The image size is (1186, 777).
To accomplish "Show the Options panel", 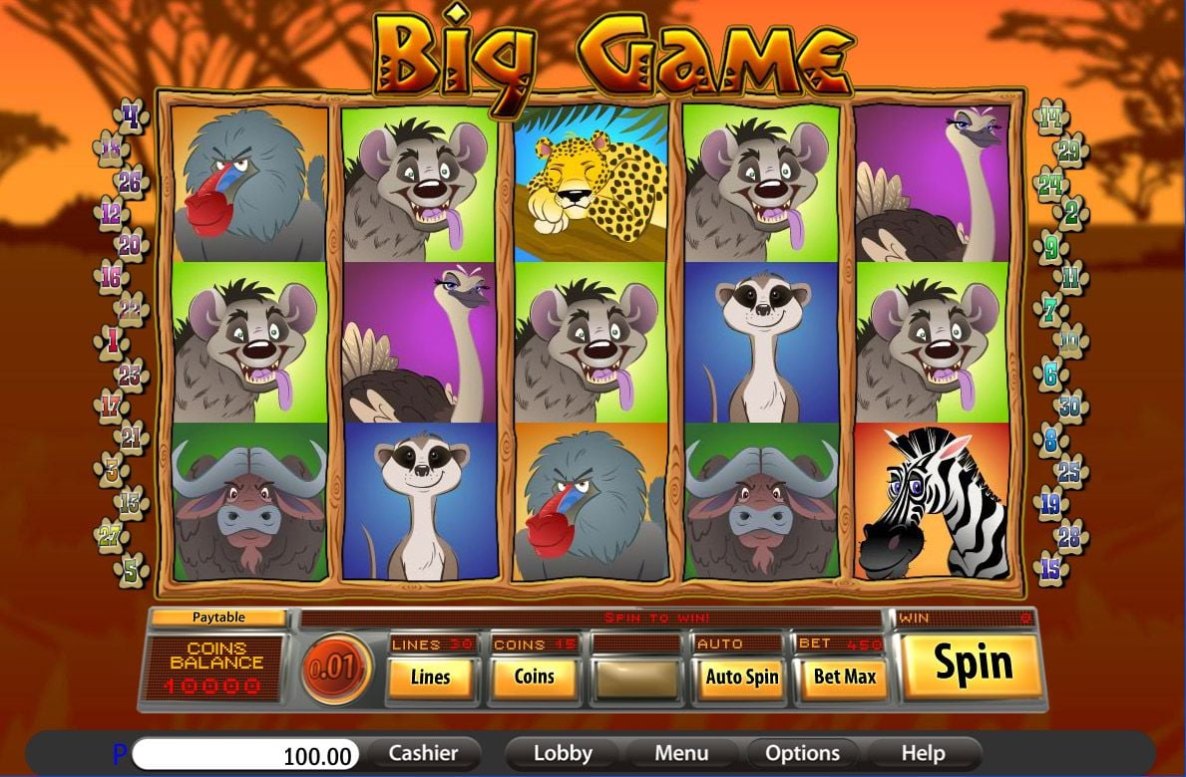I will (802, 753).
